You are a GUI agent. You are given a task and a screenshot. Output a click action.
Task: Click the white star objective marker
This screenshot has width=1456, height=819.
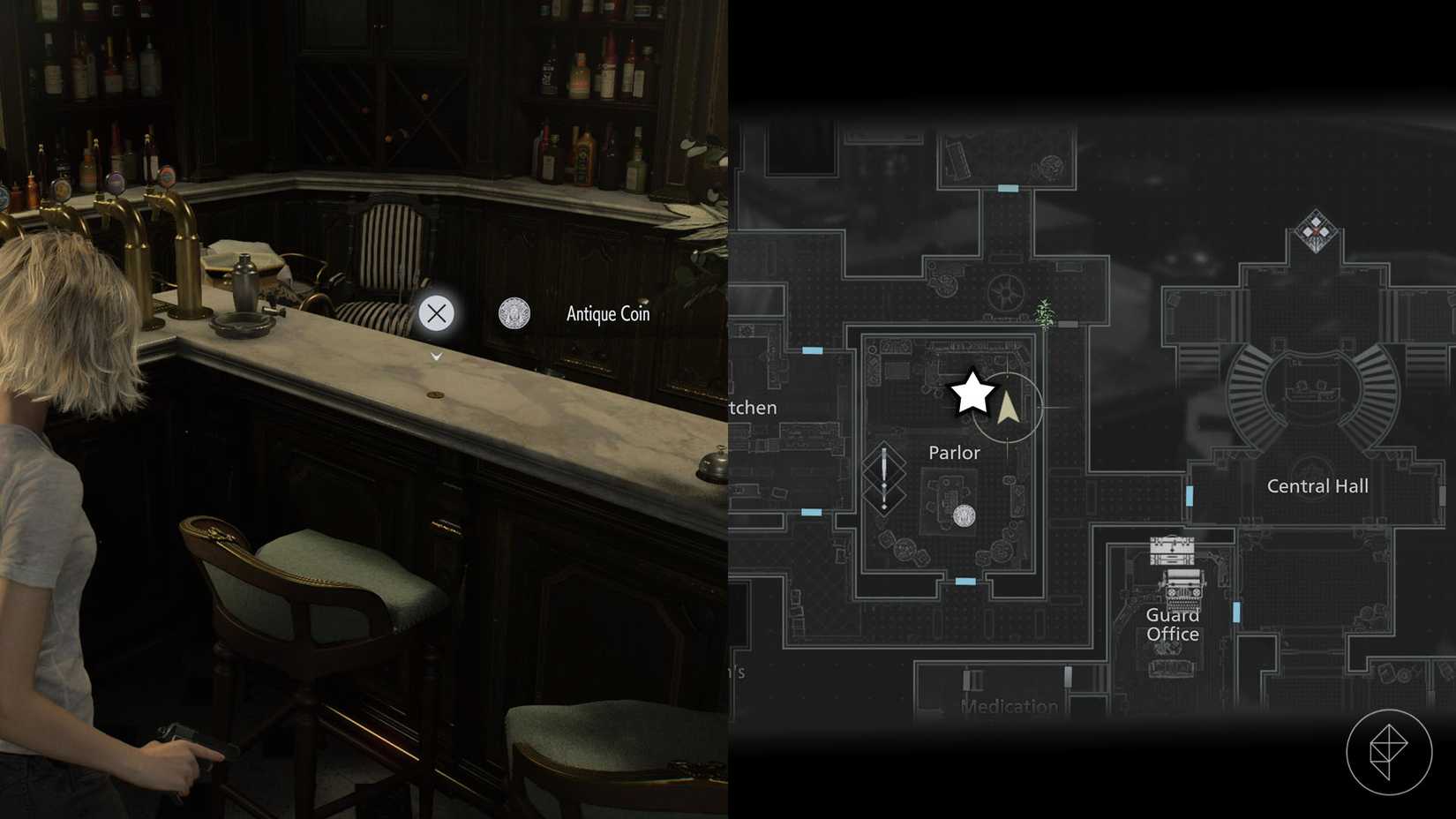click(972, 392)
